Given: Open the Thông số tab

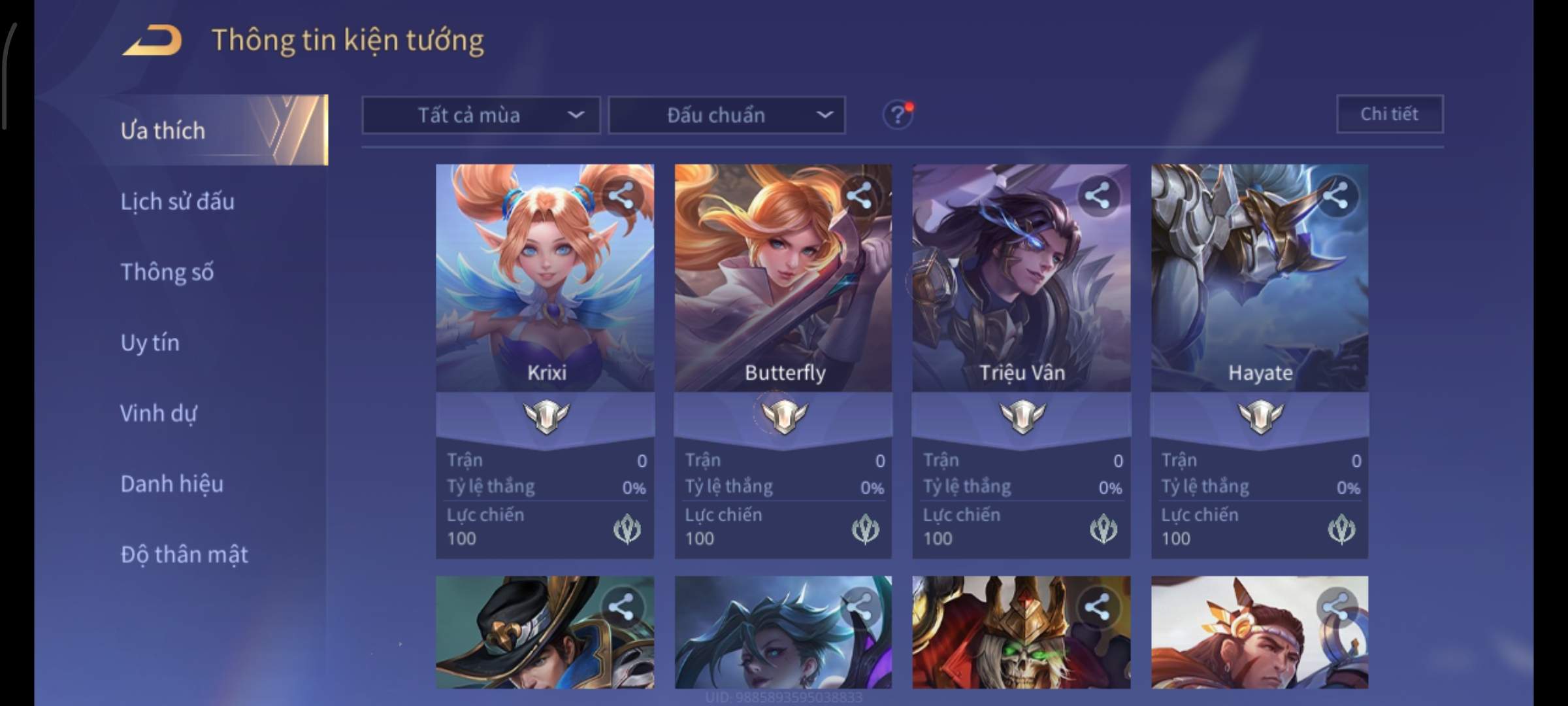Looking at the screenshot, I should point(167,272).
